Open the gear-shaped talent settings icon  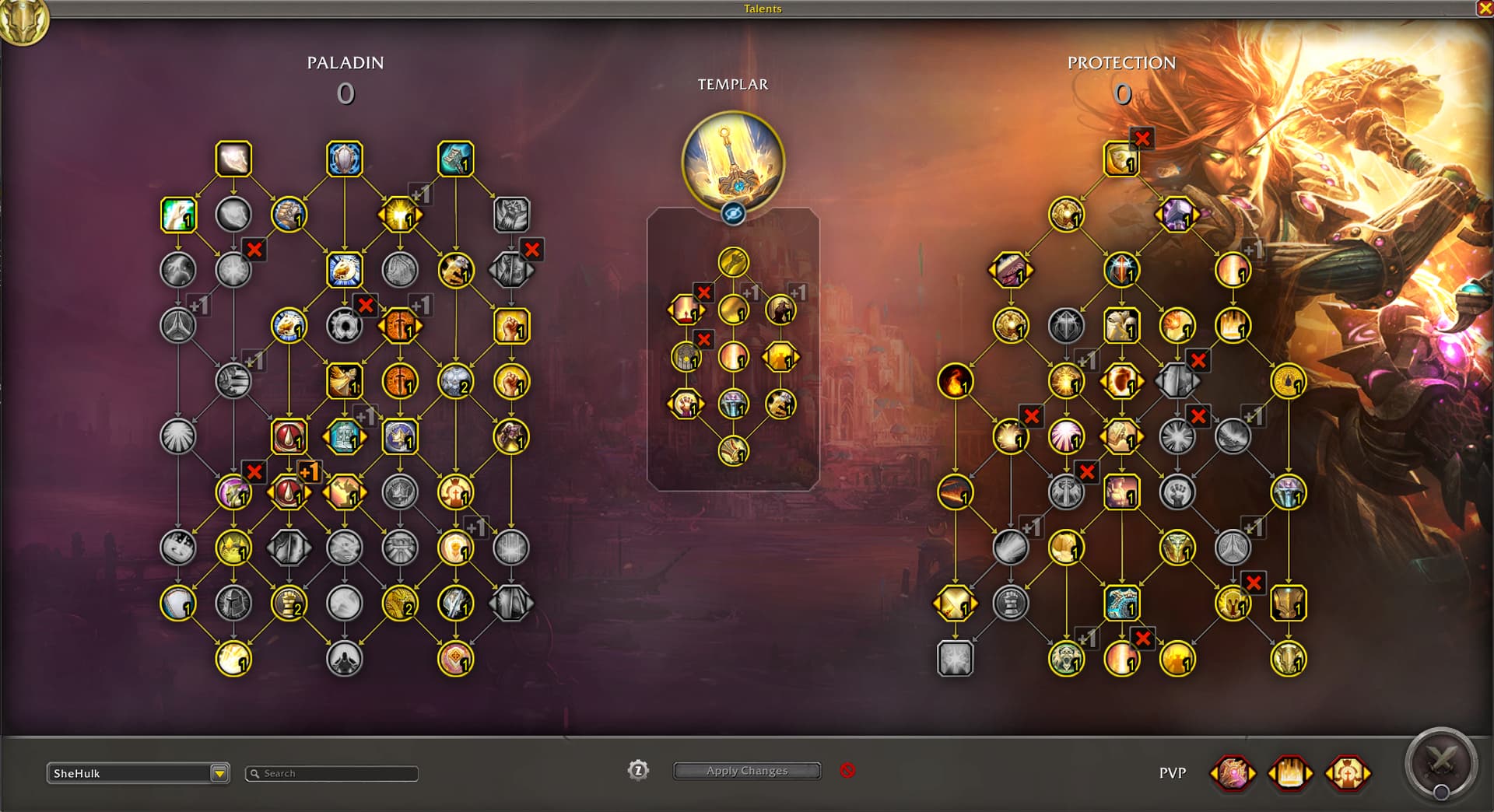pos(638,771)
